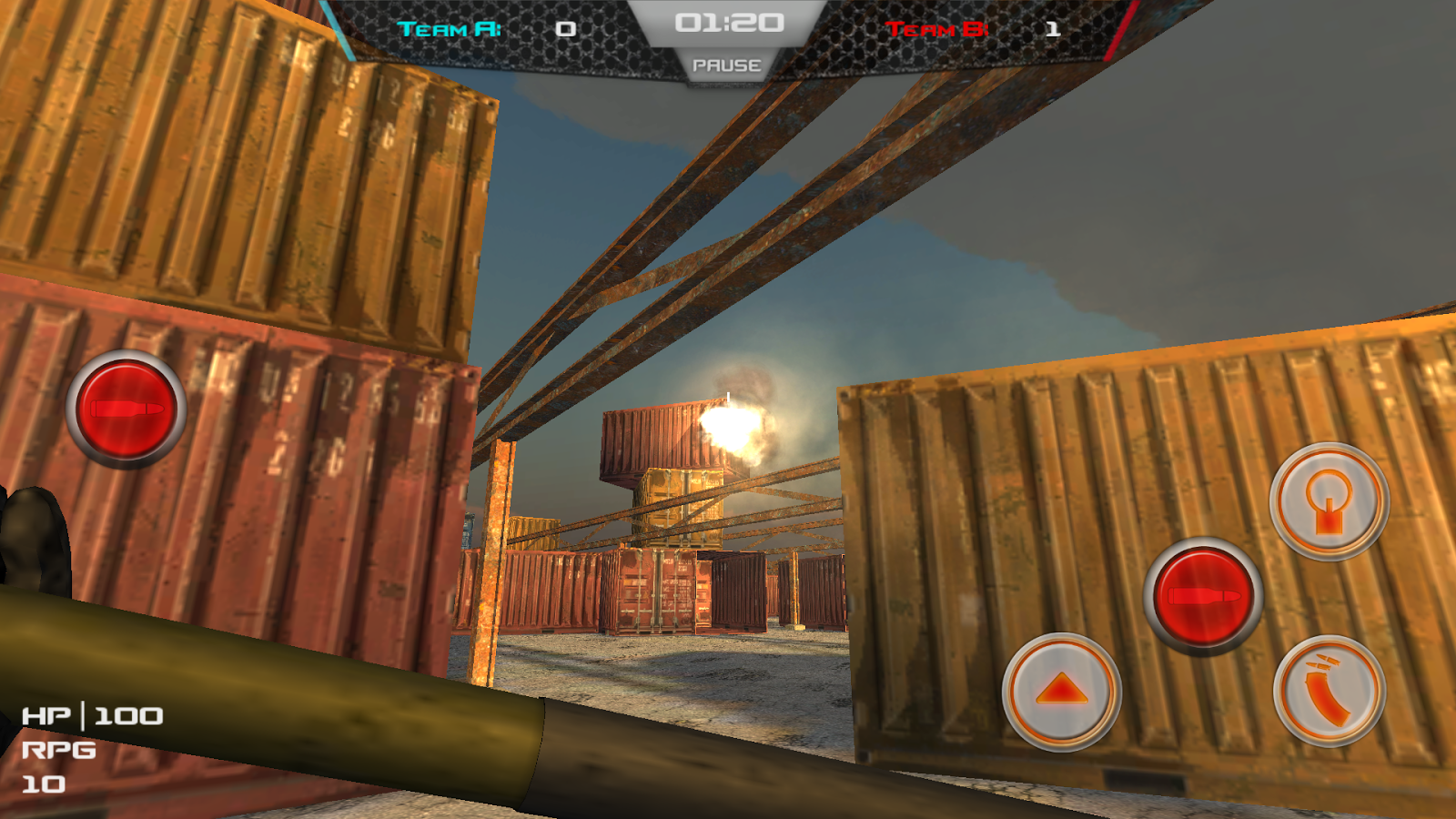This screenshot has height=819, width=1456.
Task: Pause the match using the PAUSE button
Action: click(727, 65)
